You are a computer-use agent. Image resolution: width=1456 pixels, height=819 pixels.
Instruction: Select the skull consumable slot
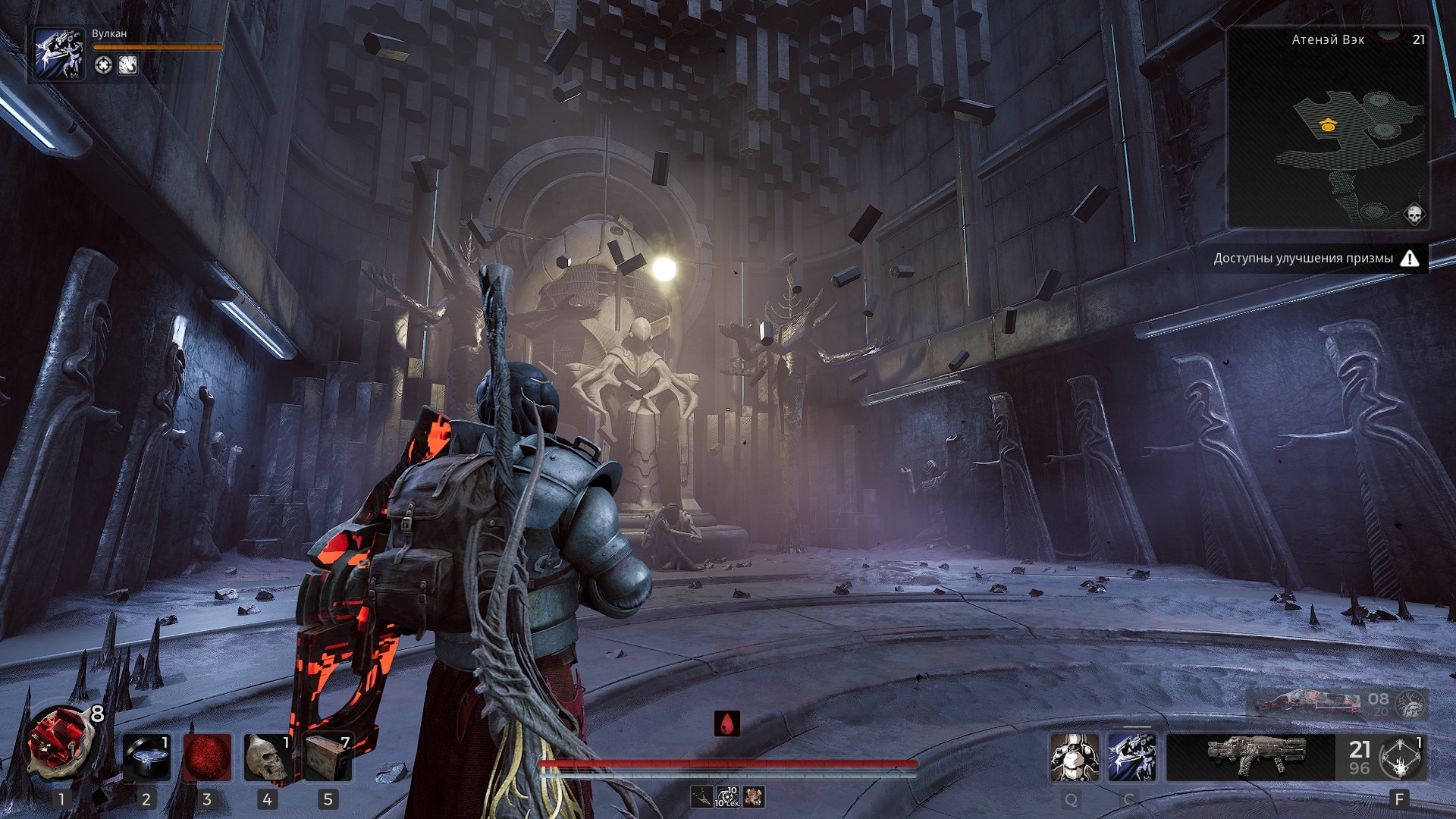pos(267,758)
